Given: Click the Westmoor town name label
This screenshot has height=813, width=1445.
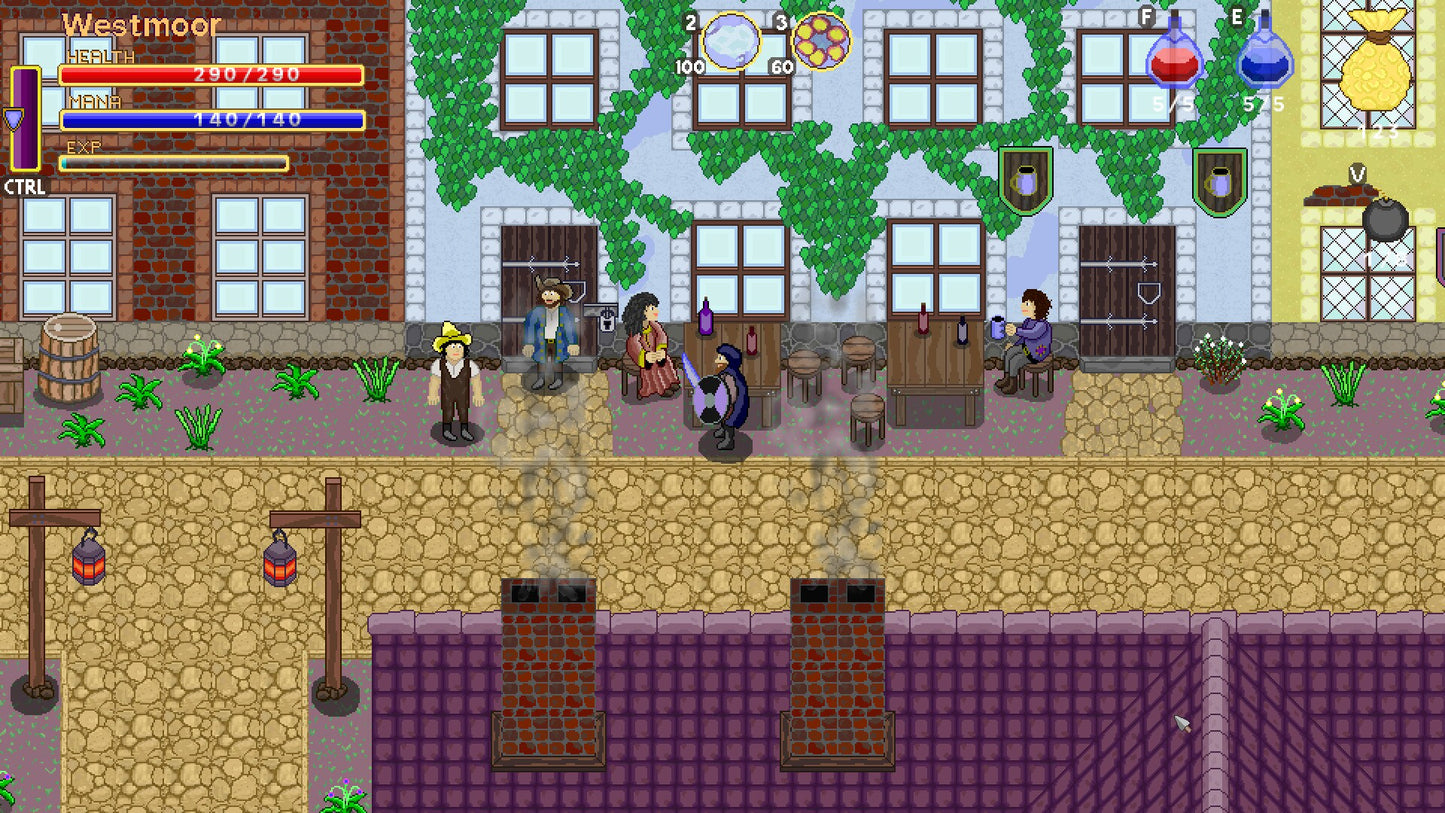Looking at the screenshot, I should pyautogui.click(x=142, y=27).
